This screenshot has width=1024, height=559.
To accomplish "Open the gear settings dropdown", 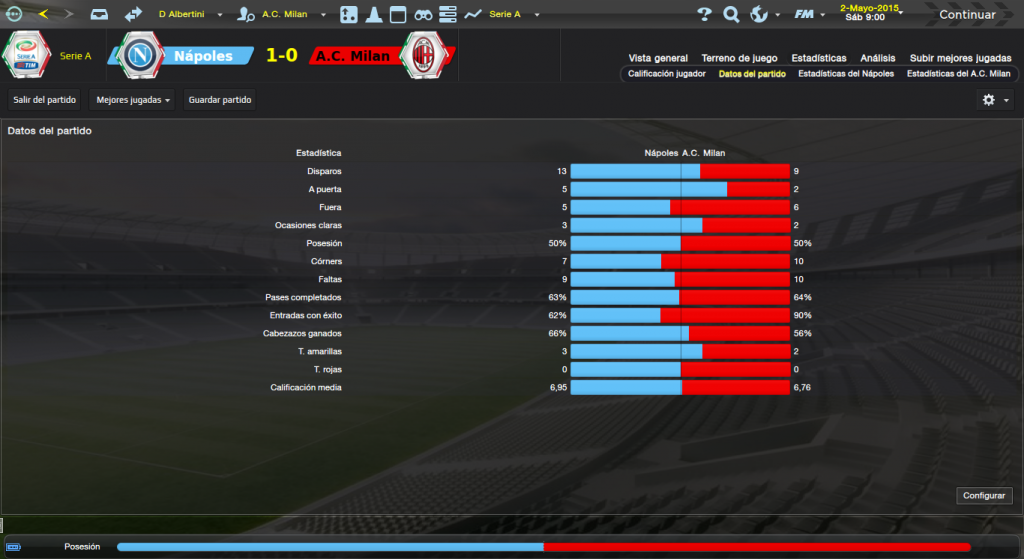I will point(995,100).
